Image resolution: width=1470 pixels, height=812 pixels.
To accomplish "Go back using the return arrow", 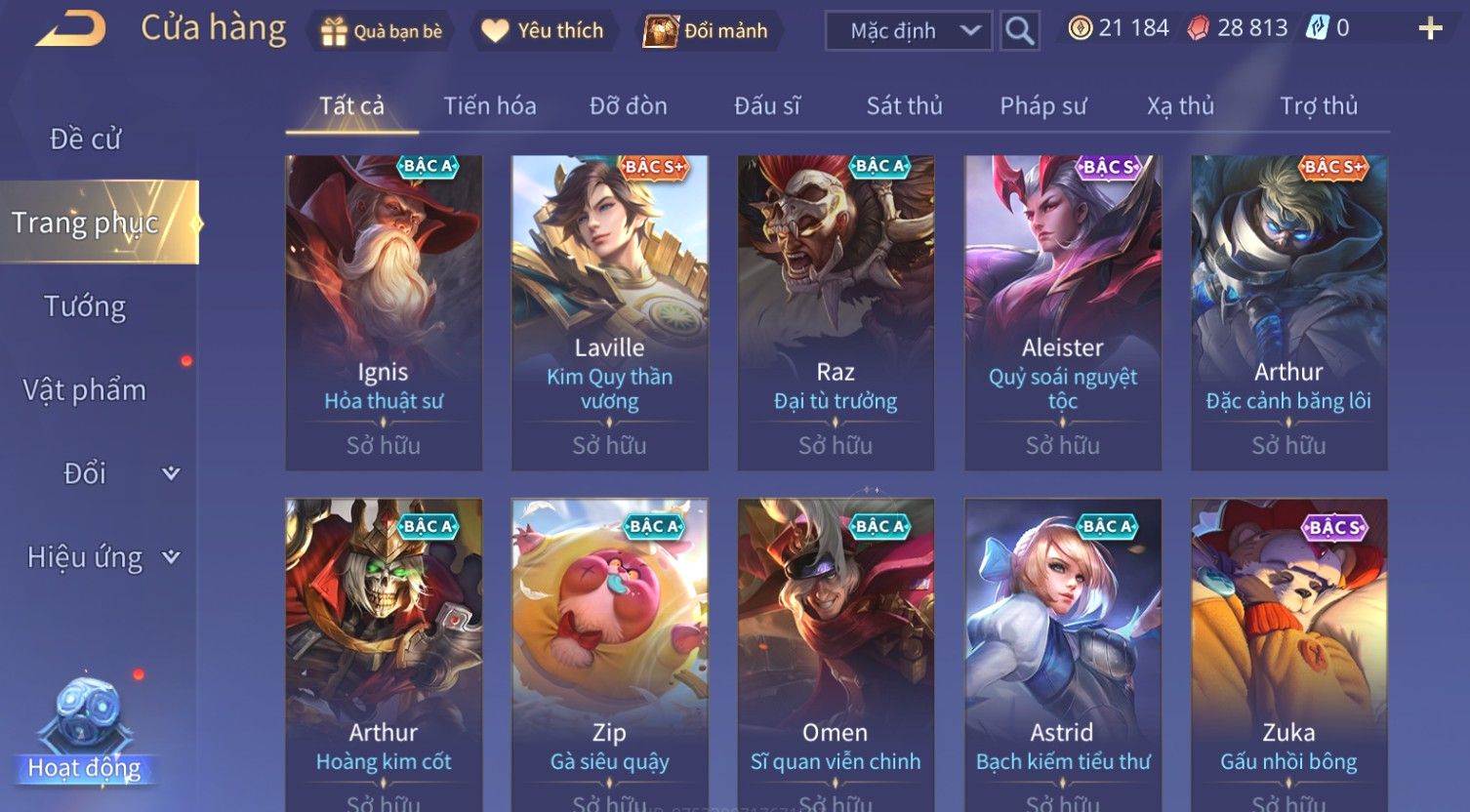I will click(x=70, y=29).
